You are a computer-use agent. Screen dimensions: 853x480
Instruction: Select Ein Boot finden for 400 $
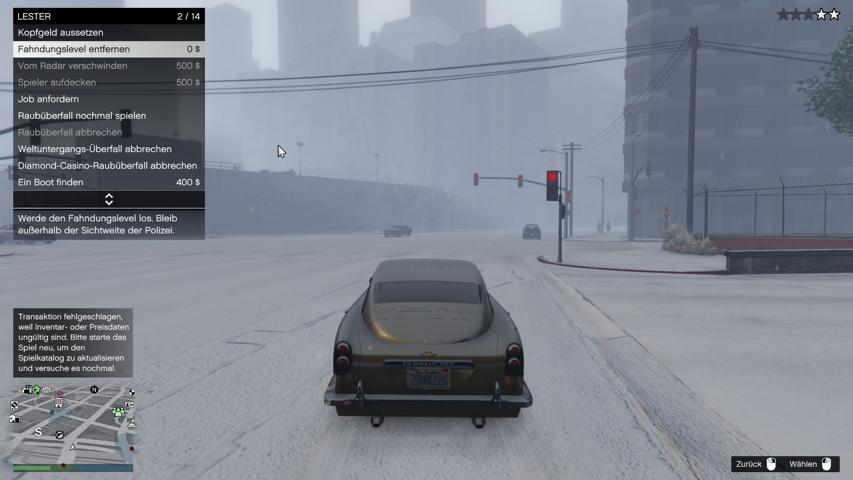click(x=108, y=182)
